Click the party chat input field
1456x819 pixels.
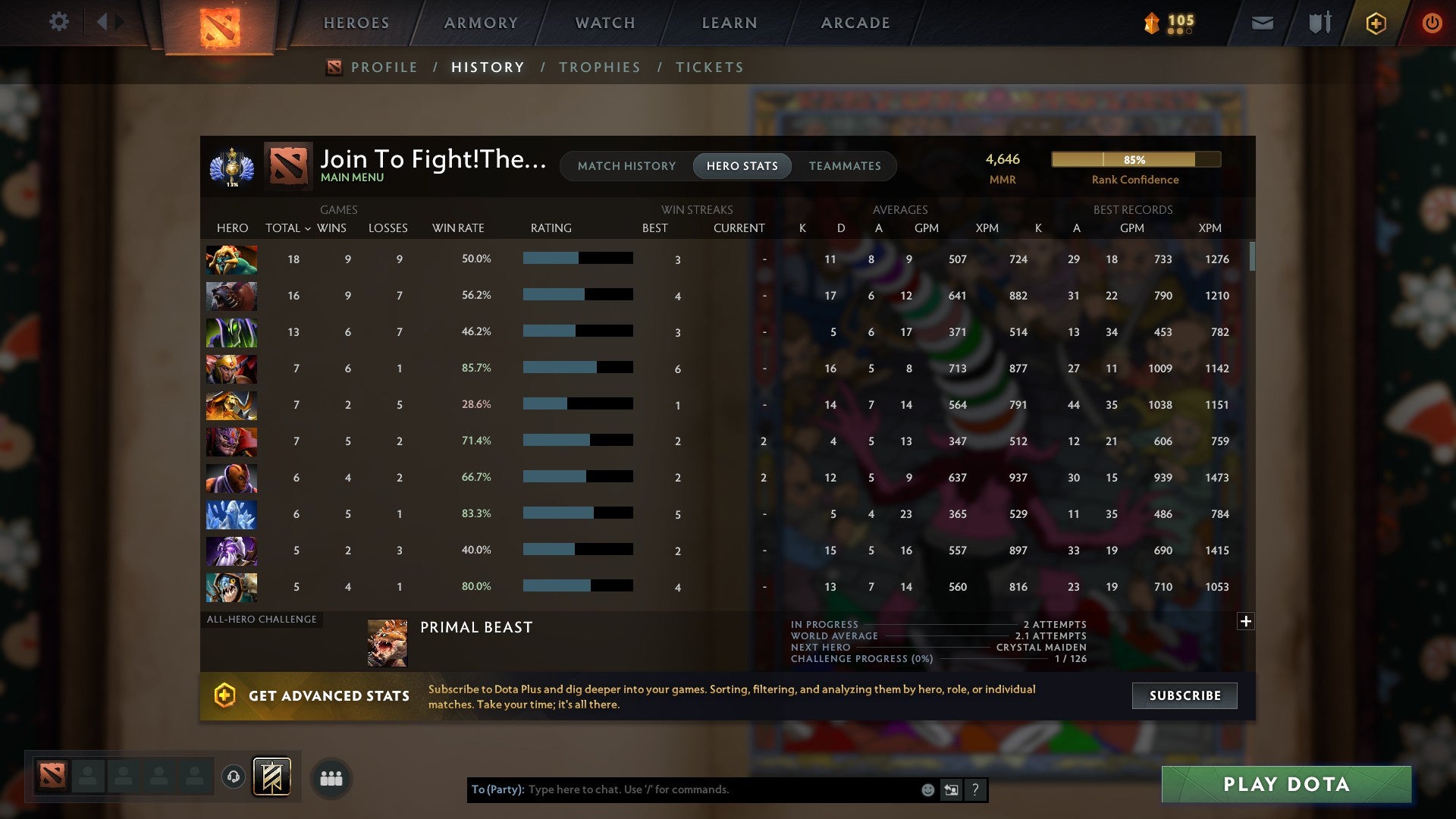tap(682, 789)
